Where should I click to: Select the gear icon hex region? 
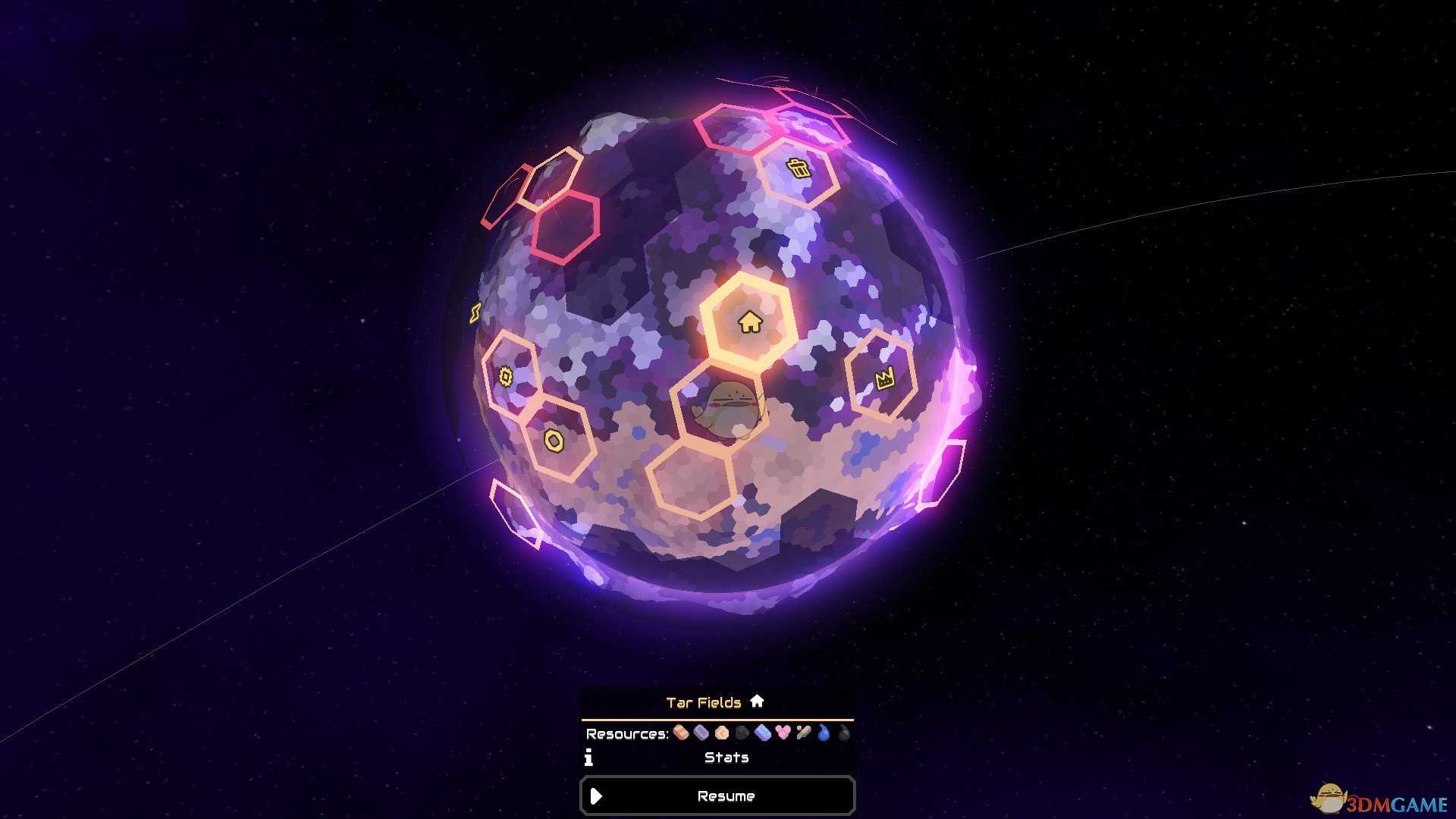pos(507,376)
